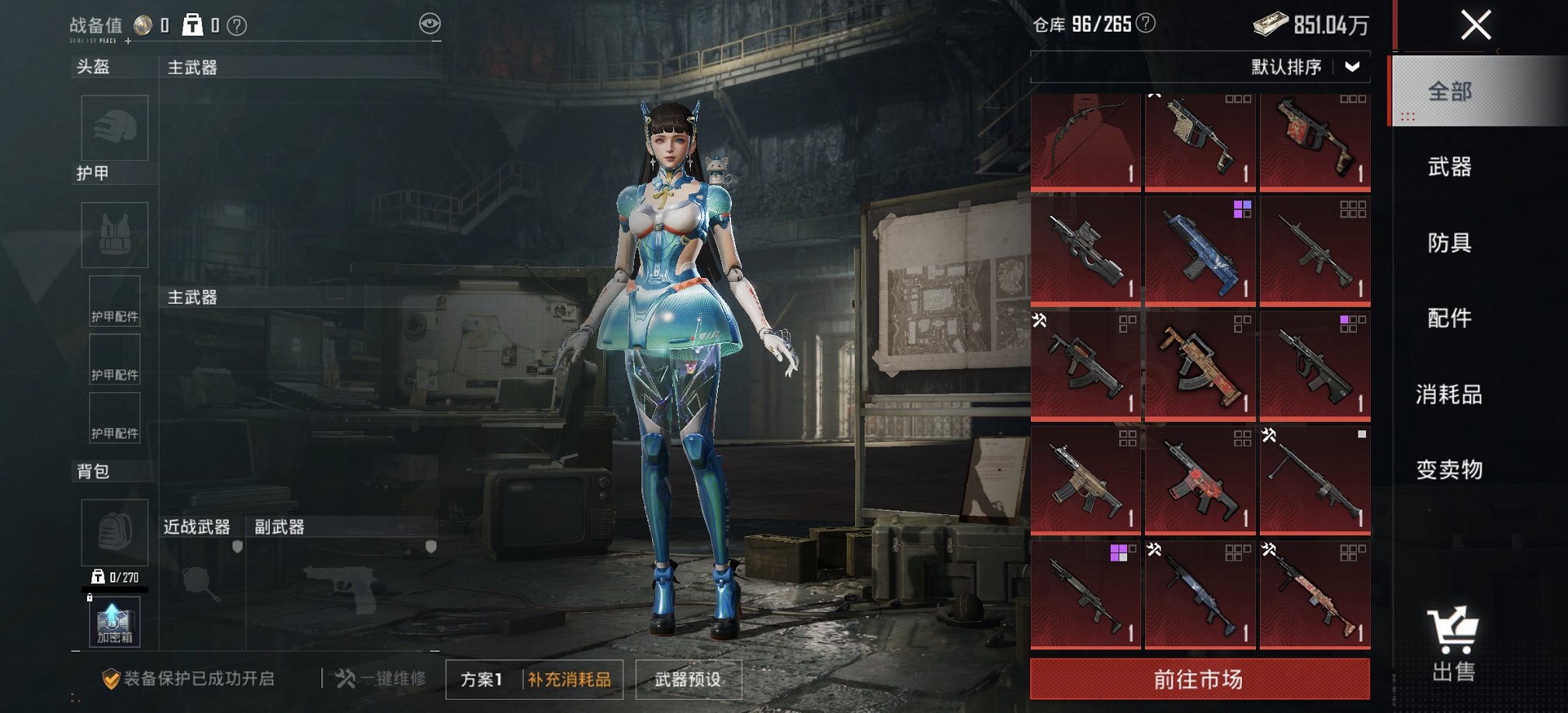Switch to the 武器 weapons tab

(1449, 167)
